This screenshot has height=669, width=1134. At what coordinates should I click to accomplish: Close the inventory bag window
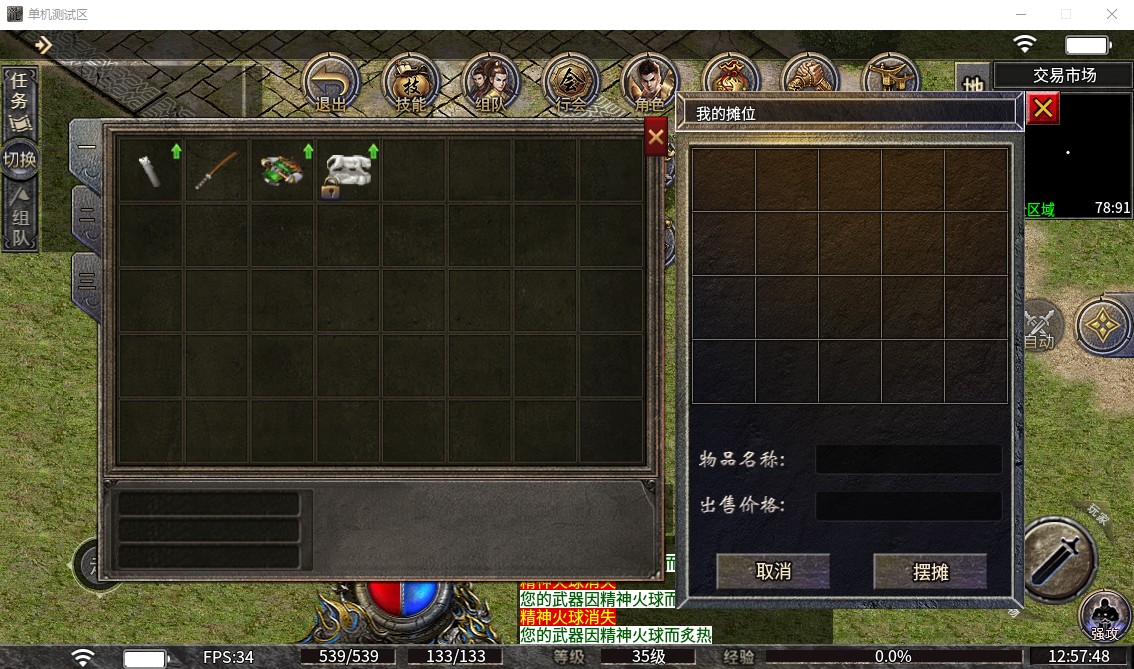point(655,137)
